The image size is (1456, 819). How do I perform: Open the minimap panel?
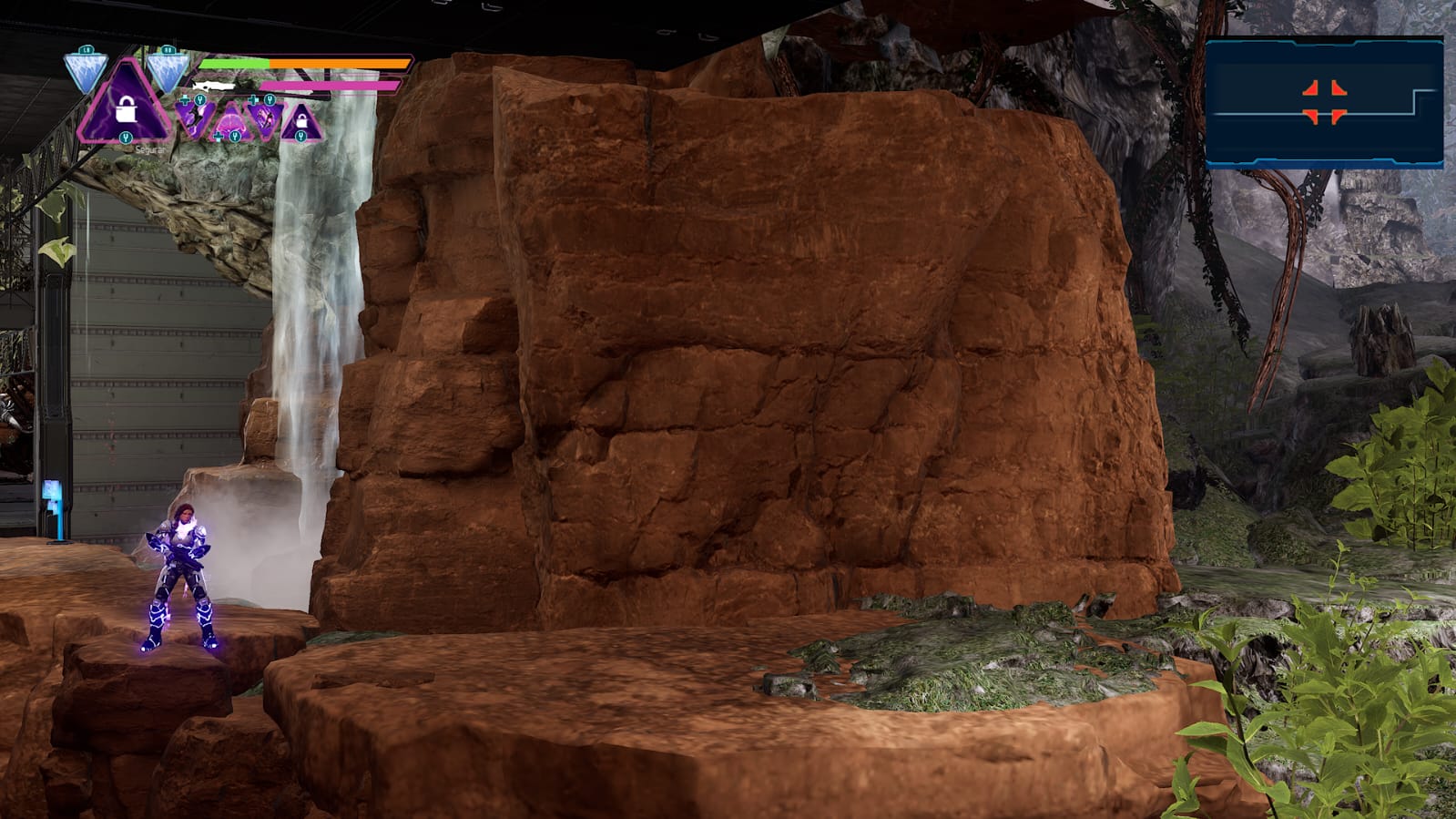tap(1323, 102)
